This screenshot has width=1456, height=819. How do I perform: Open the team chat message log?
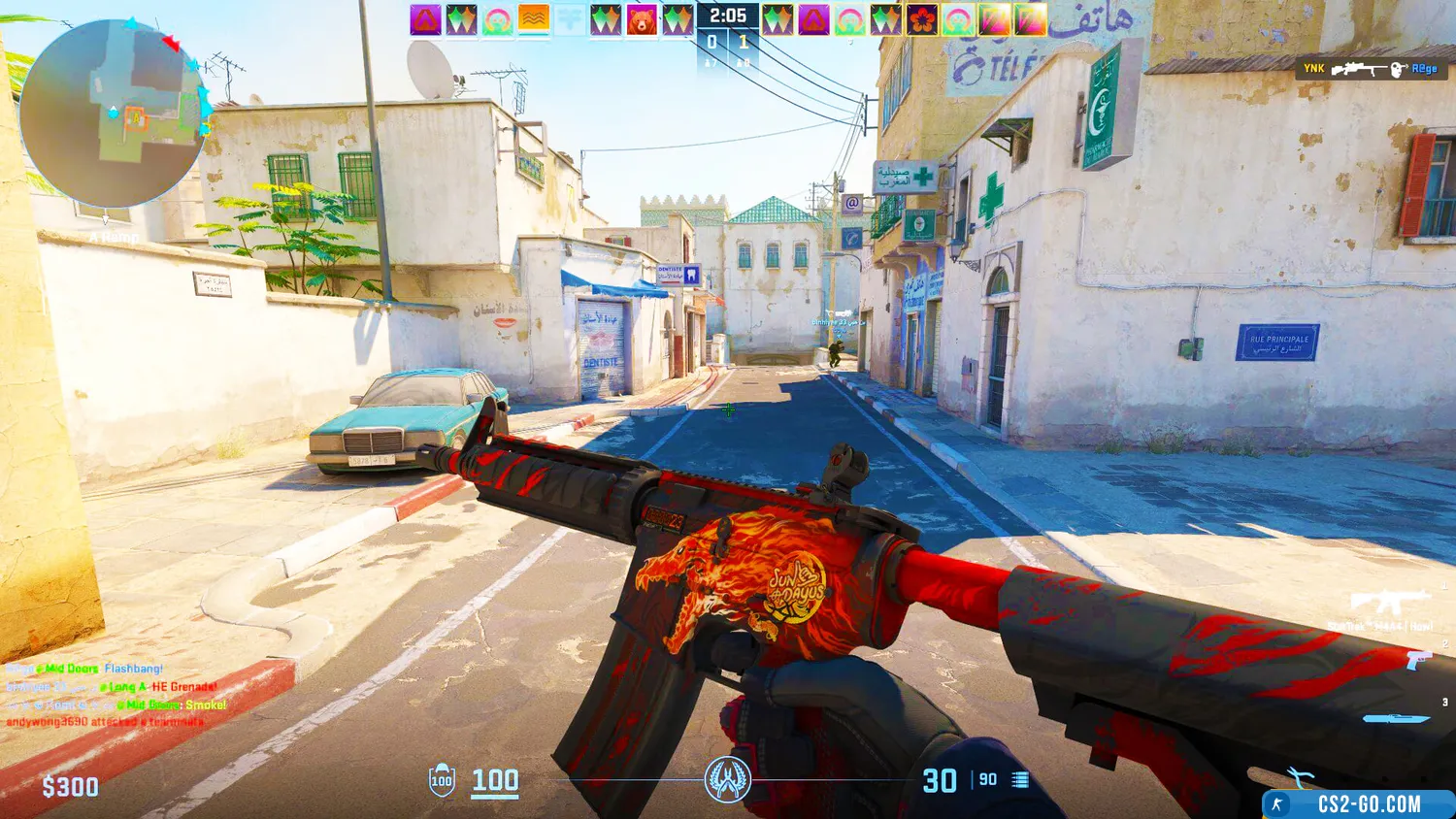point(116,695)
